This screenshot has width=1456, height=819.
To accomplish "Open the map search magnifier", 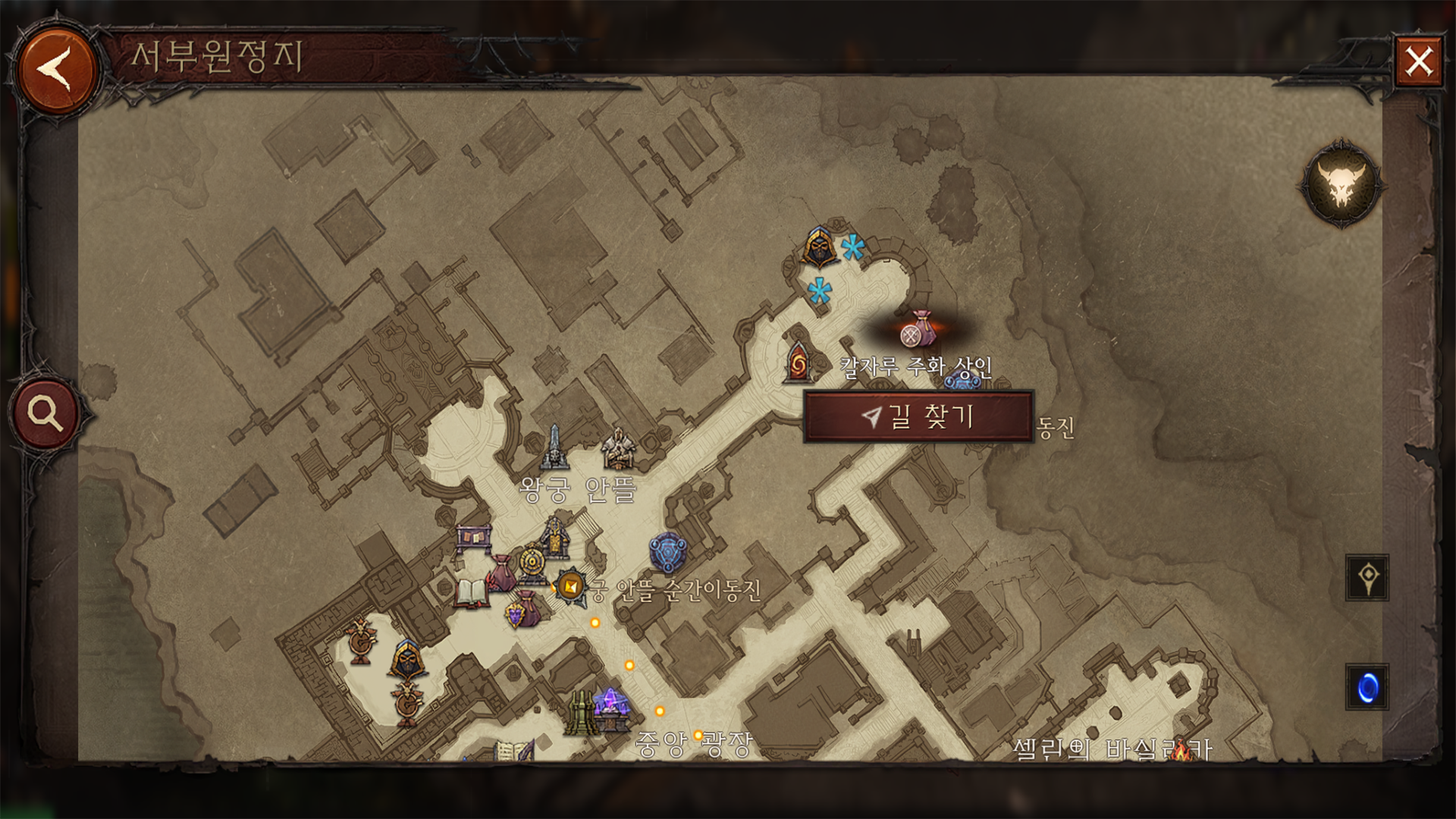I will point(46,413).
